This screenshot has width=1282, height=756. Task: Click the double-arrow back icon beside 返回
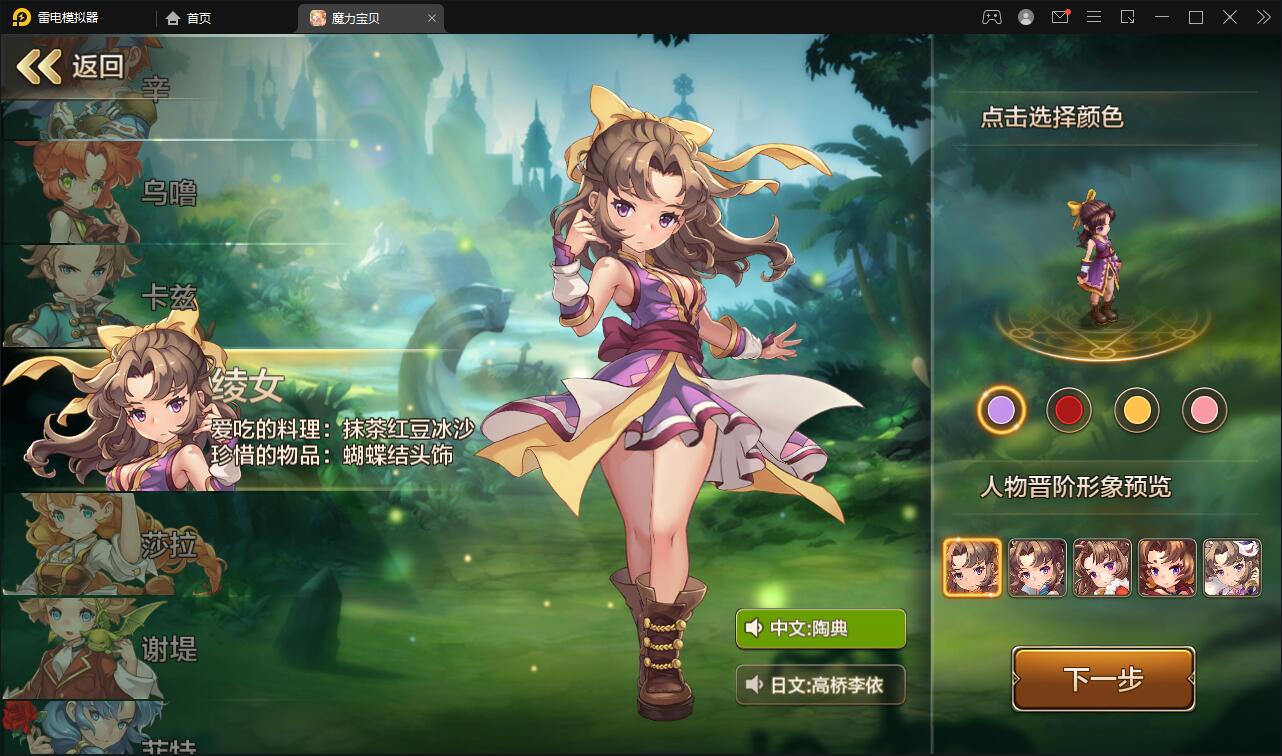pyautogui.click(x=39, y=66)
